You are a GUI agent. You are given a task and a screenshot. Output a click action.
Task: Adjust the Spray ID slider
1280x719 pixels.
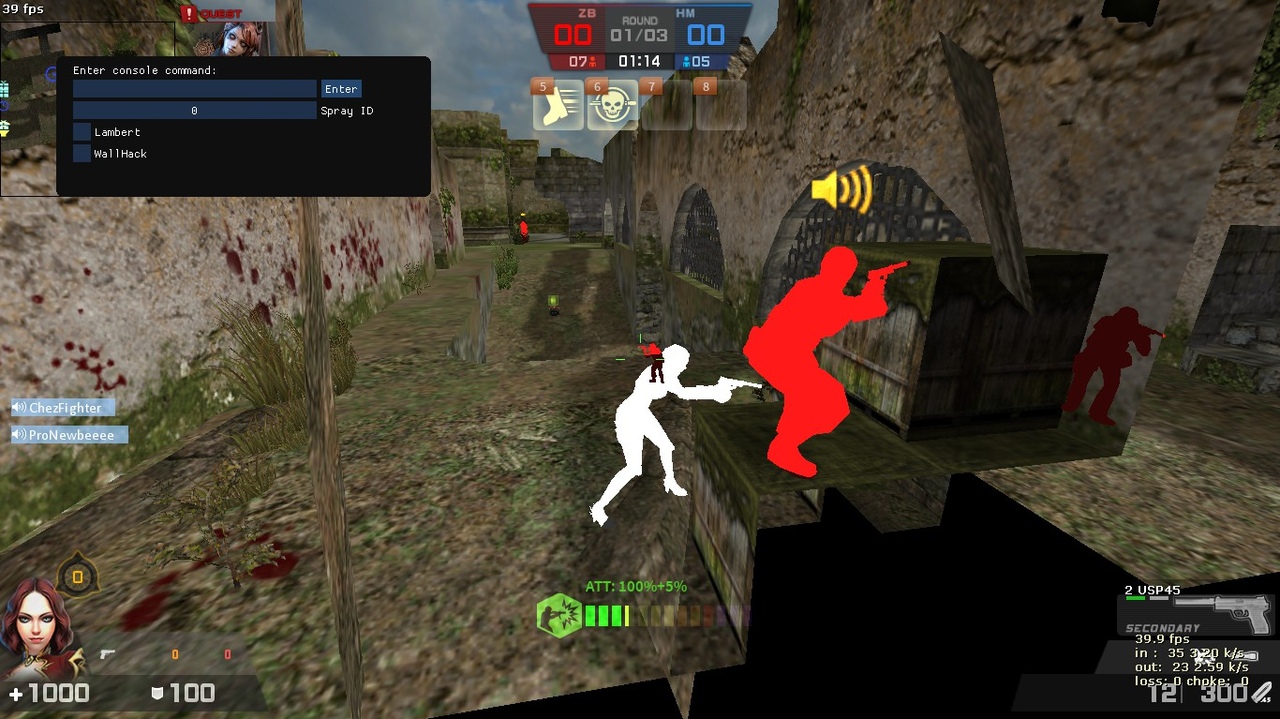coord(194,111)
